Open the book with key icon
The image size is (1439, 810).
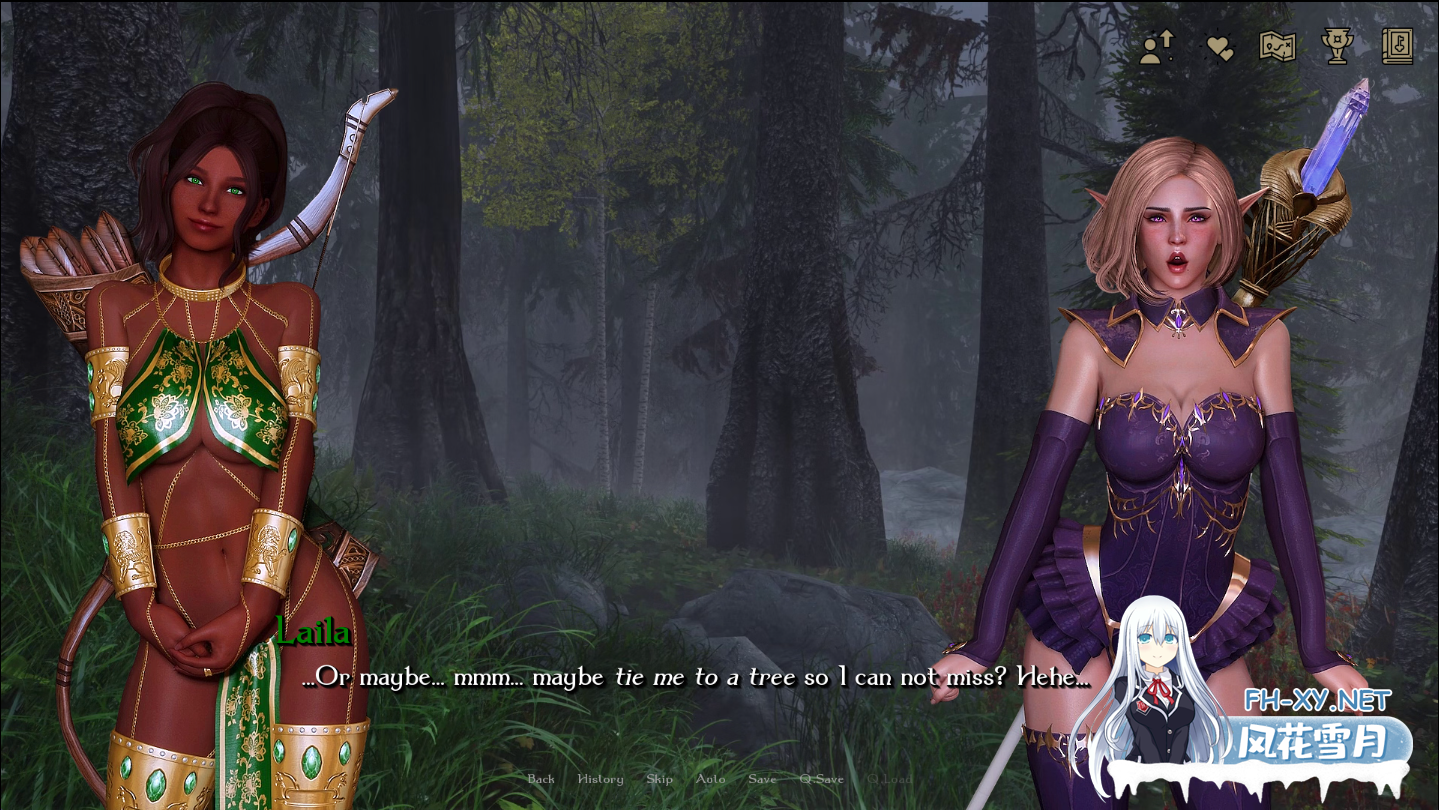point(1397,47)
